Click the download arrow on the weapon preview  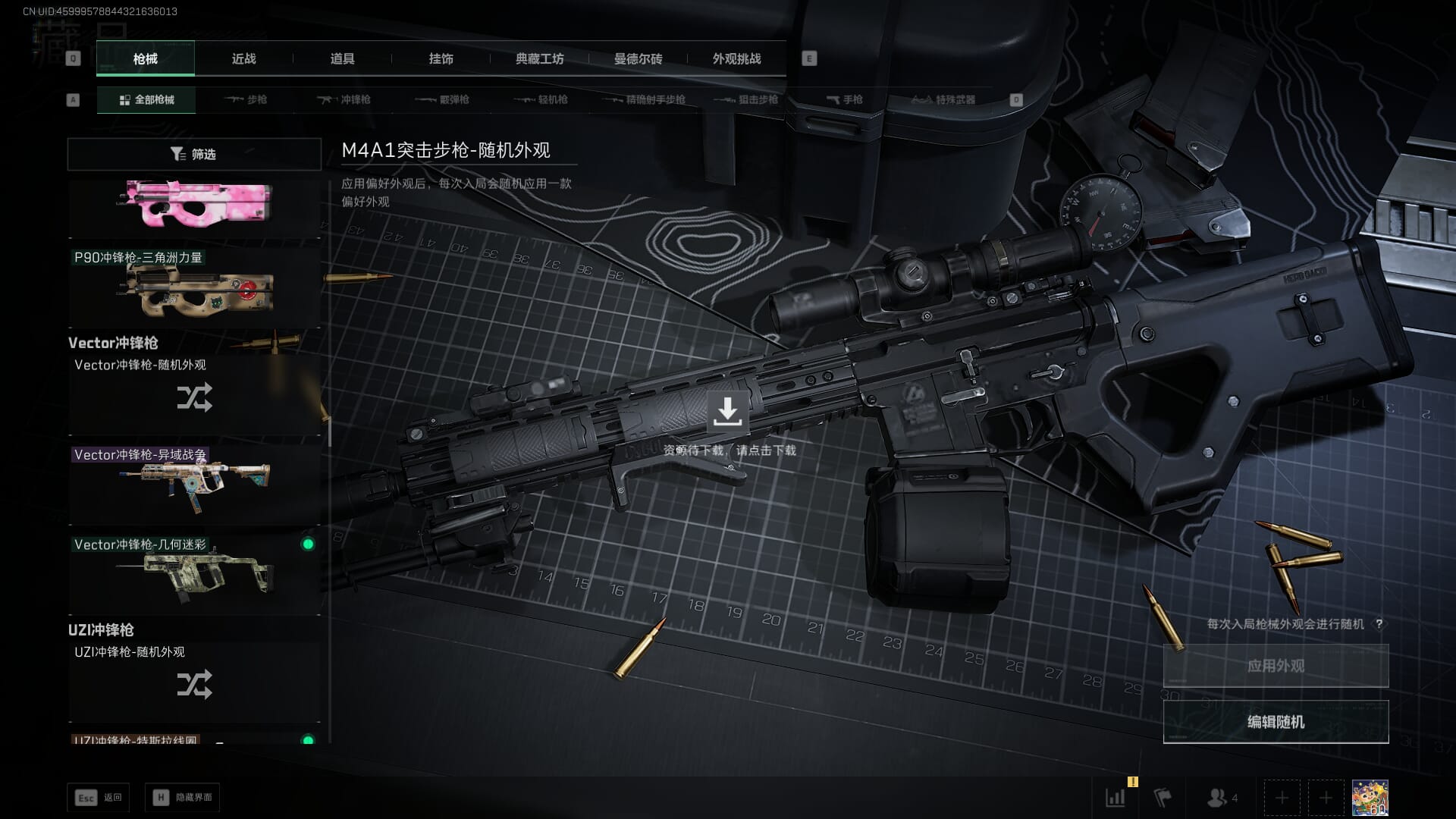pos(727,412)
